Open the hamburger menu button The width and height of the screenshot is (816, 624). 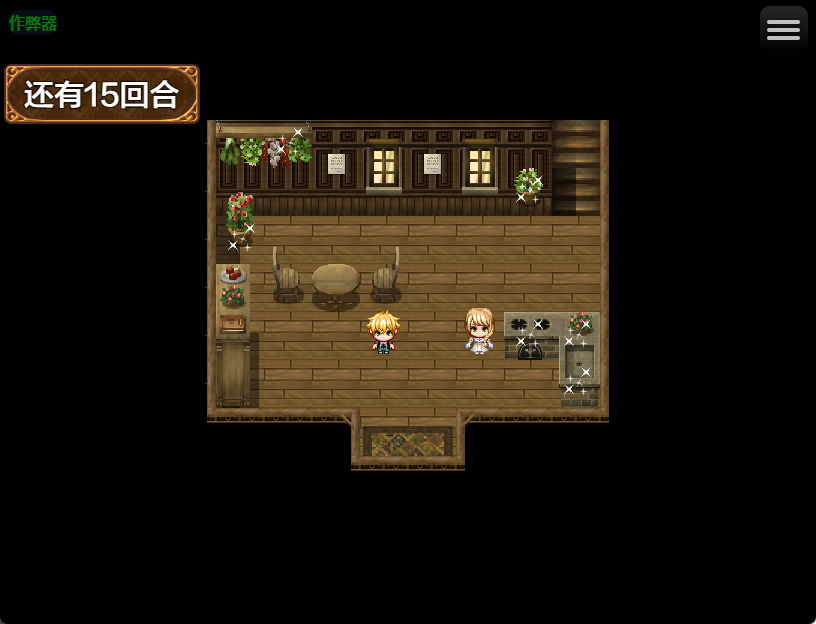pos(783,29)
